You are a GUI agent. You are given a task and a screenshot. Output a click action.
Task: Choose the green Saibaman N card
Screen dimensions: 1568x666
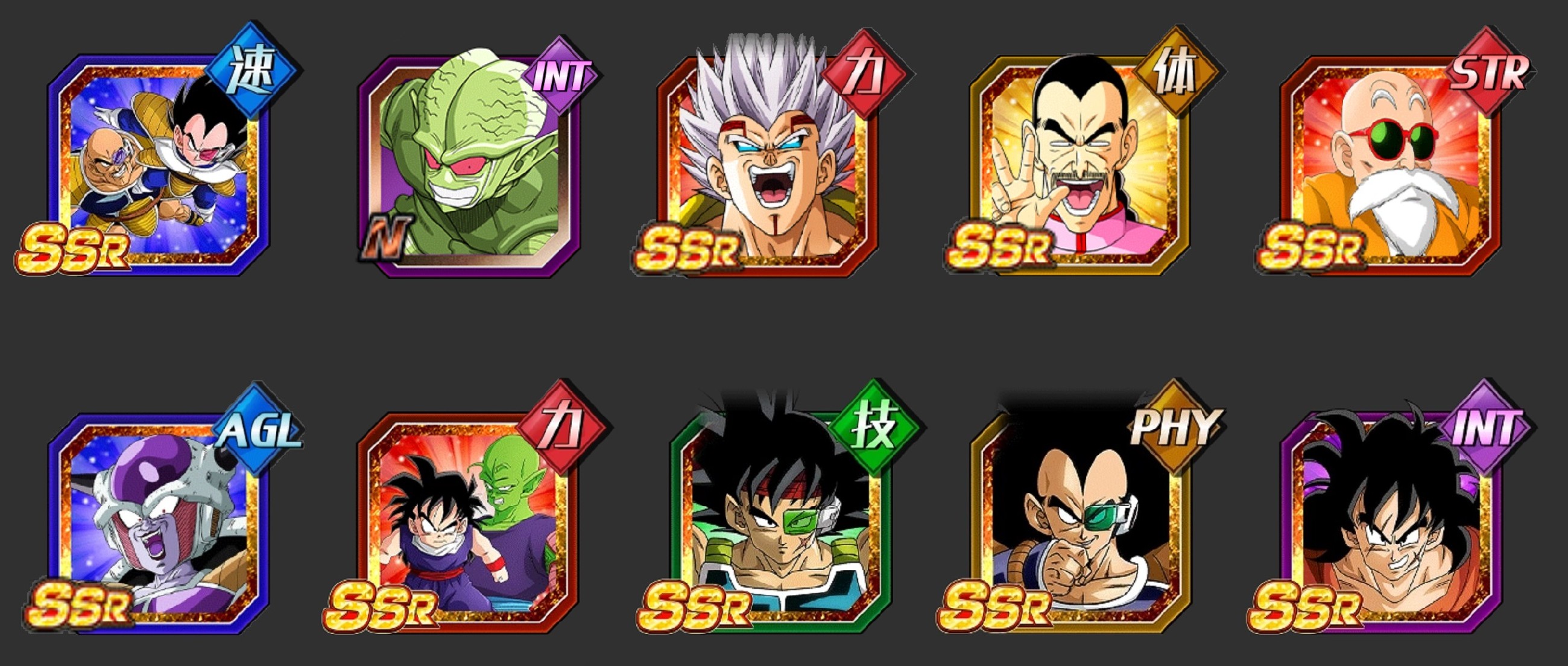point(468,164)
